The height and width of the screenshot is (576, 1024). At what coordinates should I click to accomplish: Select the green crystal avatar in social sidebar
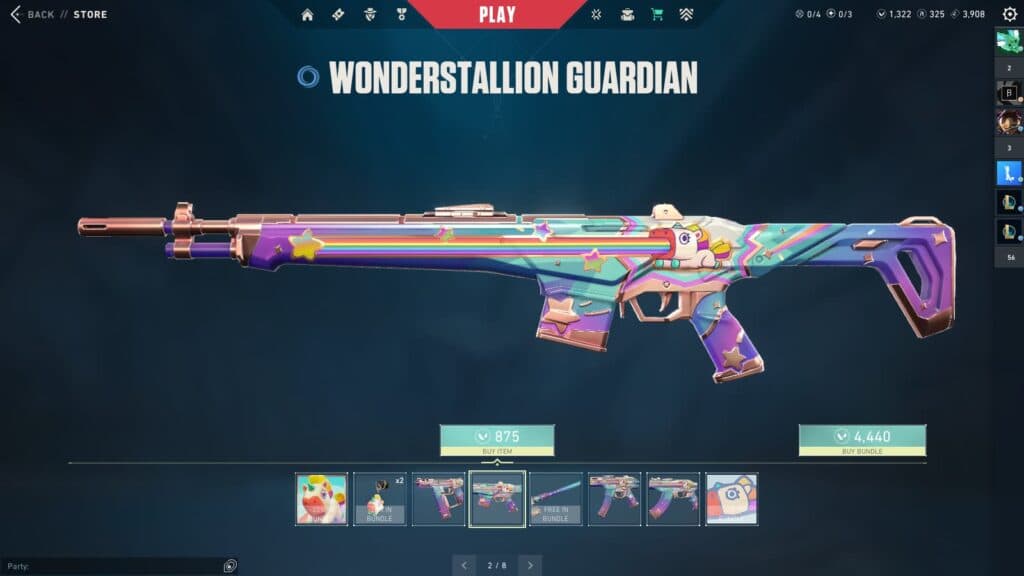pos(1008,41)
